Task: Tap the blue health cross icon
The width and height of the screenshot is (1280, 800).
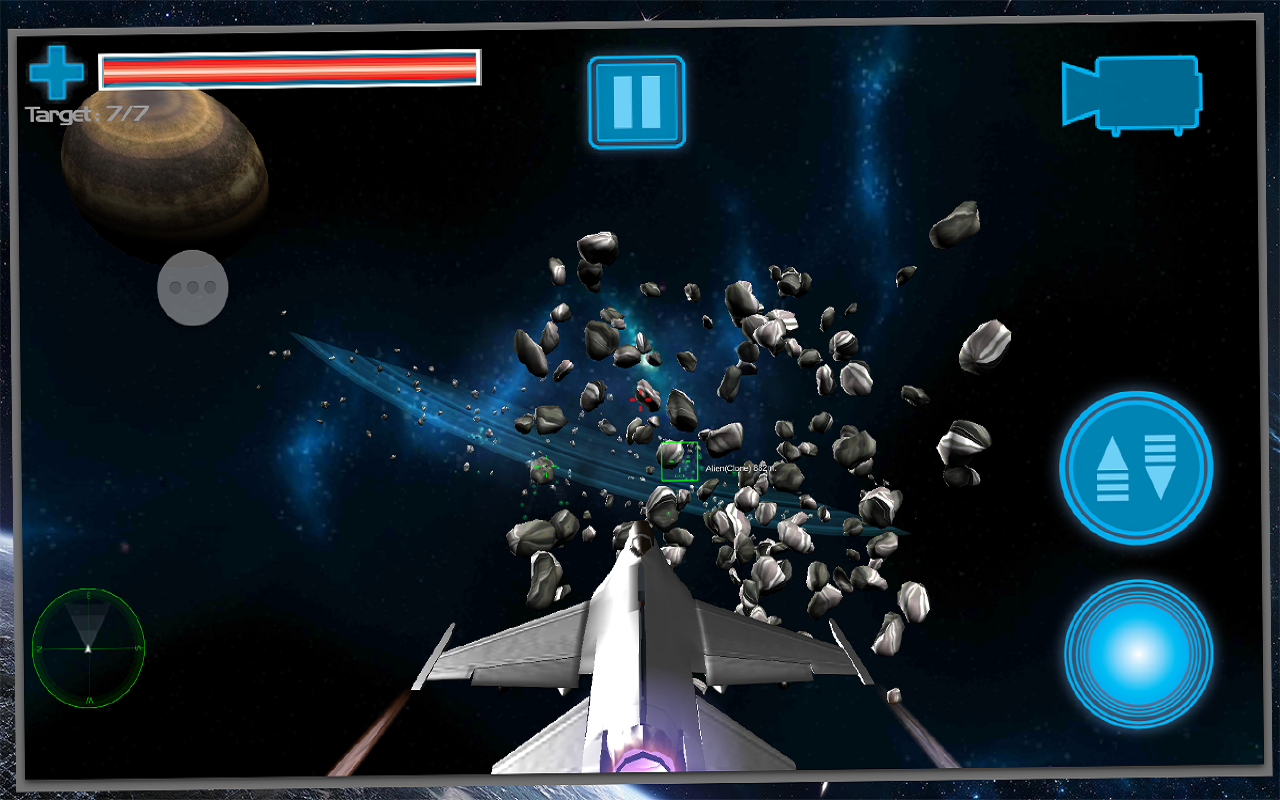Action: (56, 70)
